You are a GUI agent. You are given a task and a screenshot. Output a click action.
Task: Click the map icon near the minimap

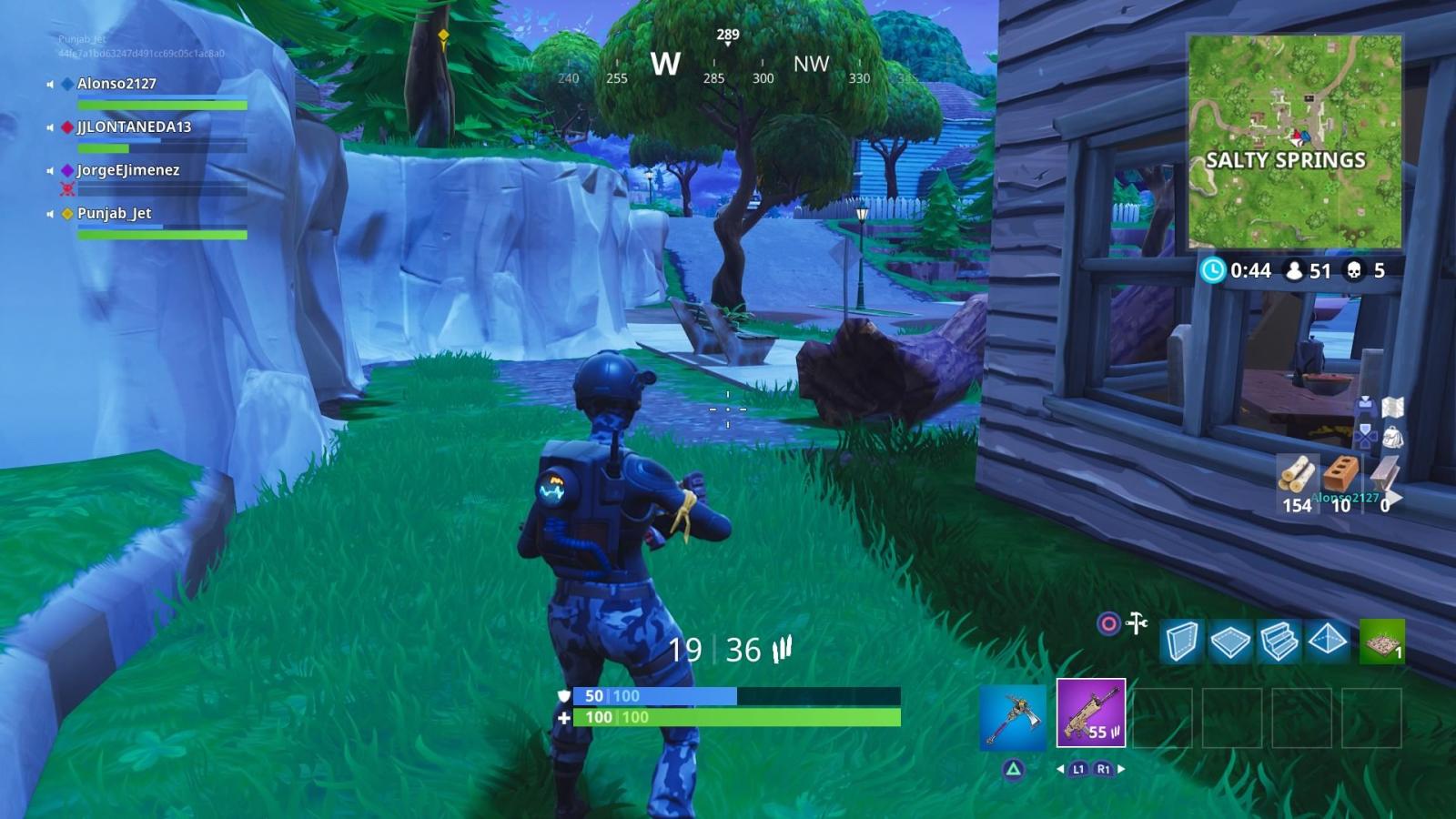click(x=1392, y=408)
